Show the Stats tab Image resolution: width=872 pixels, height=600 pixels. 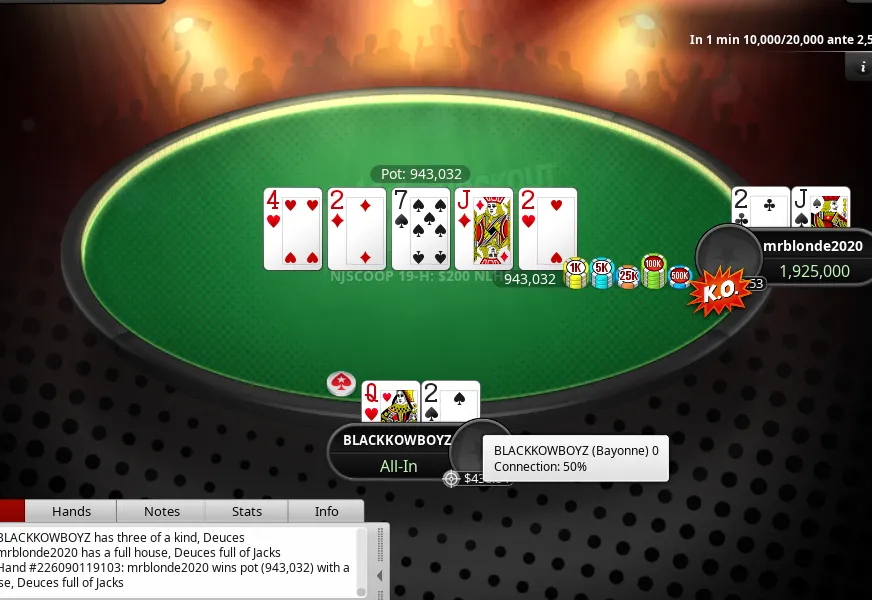247,511
